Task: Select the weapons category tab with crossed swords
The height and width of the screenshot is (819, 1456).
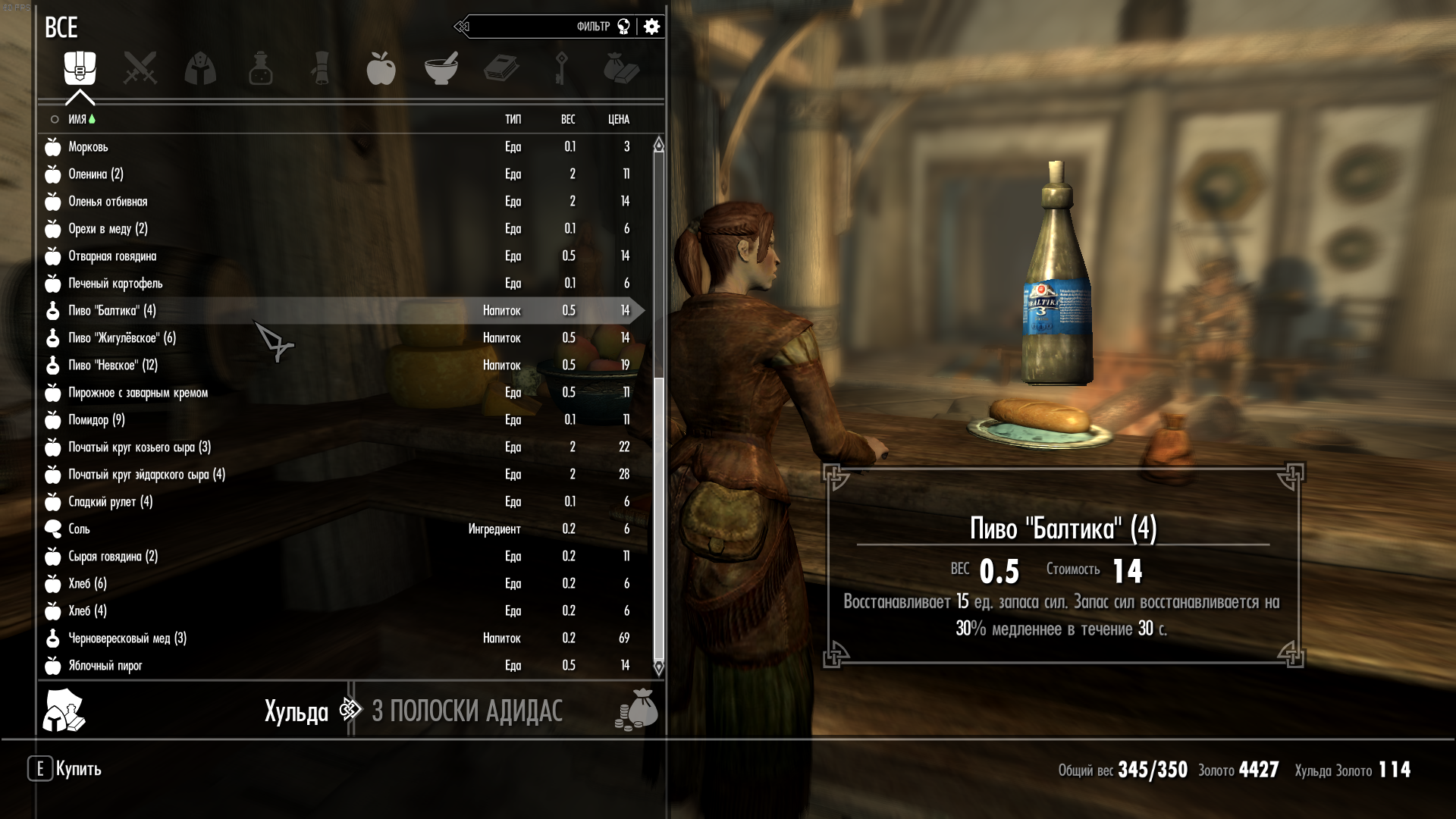Action: (x=140, y=68)
